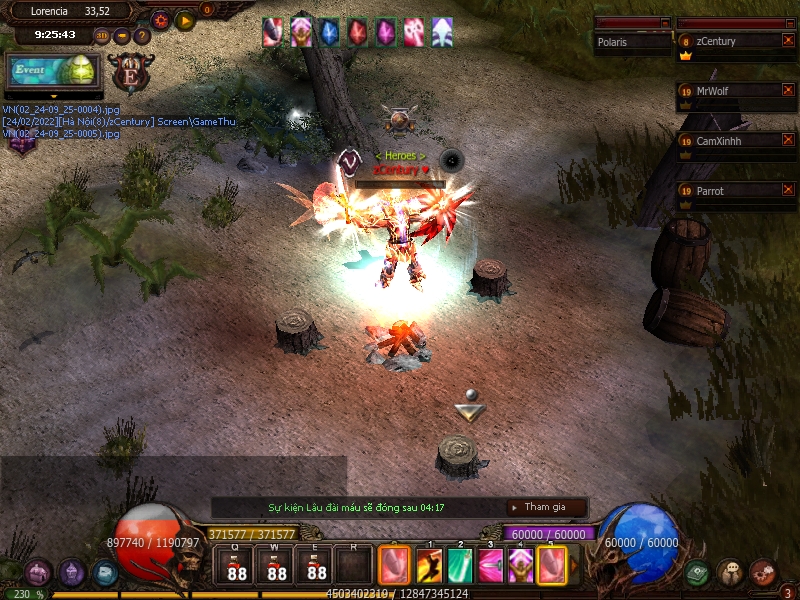Remove zCentury from the party list
This screenshot has height=600, width=800.
788,40
